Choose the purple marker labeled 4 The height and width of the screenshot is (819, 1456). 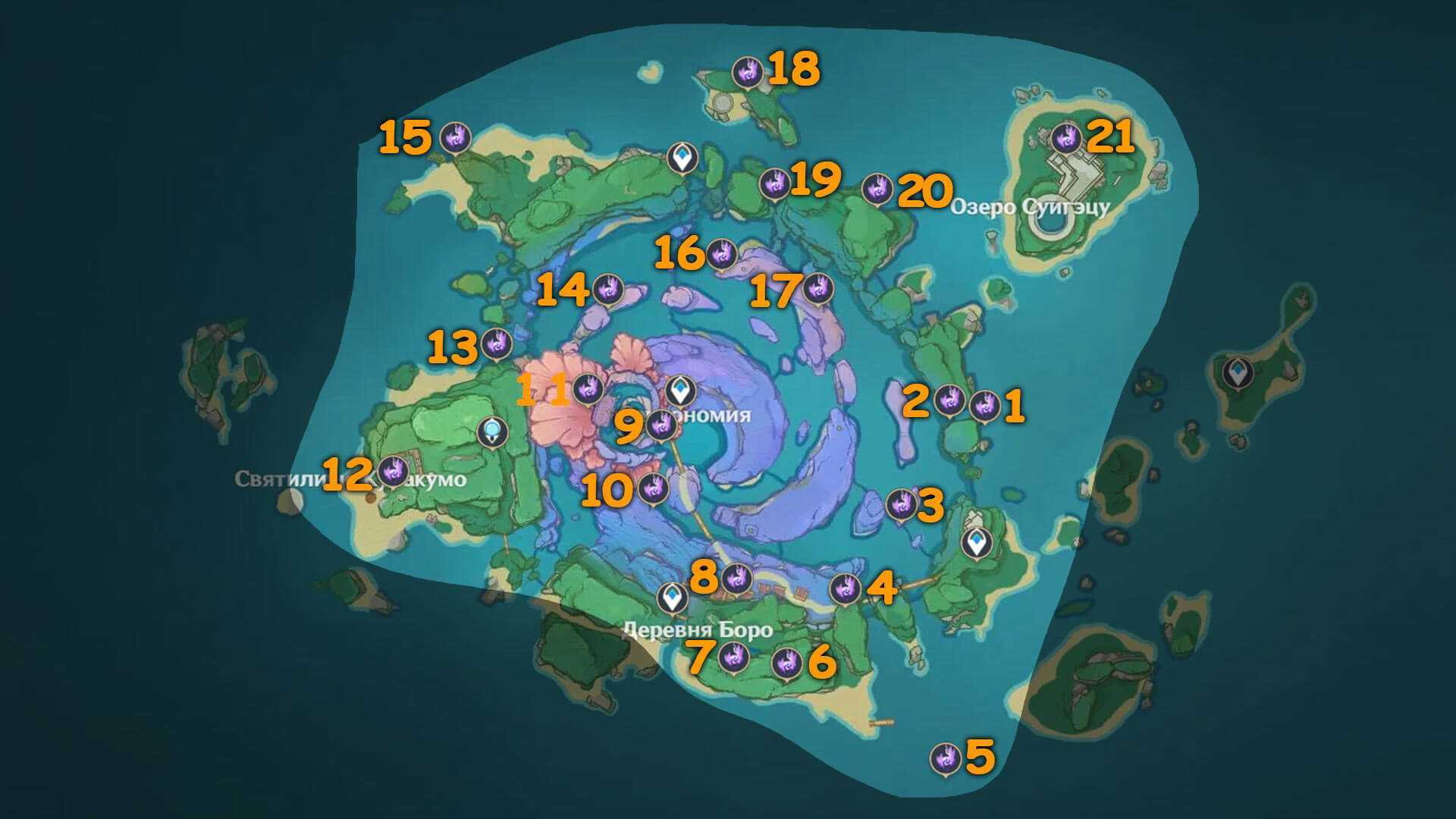click(845, 588)
